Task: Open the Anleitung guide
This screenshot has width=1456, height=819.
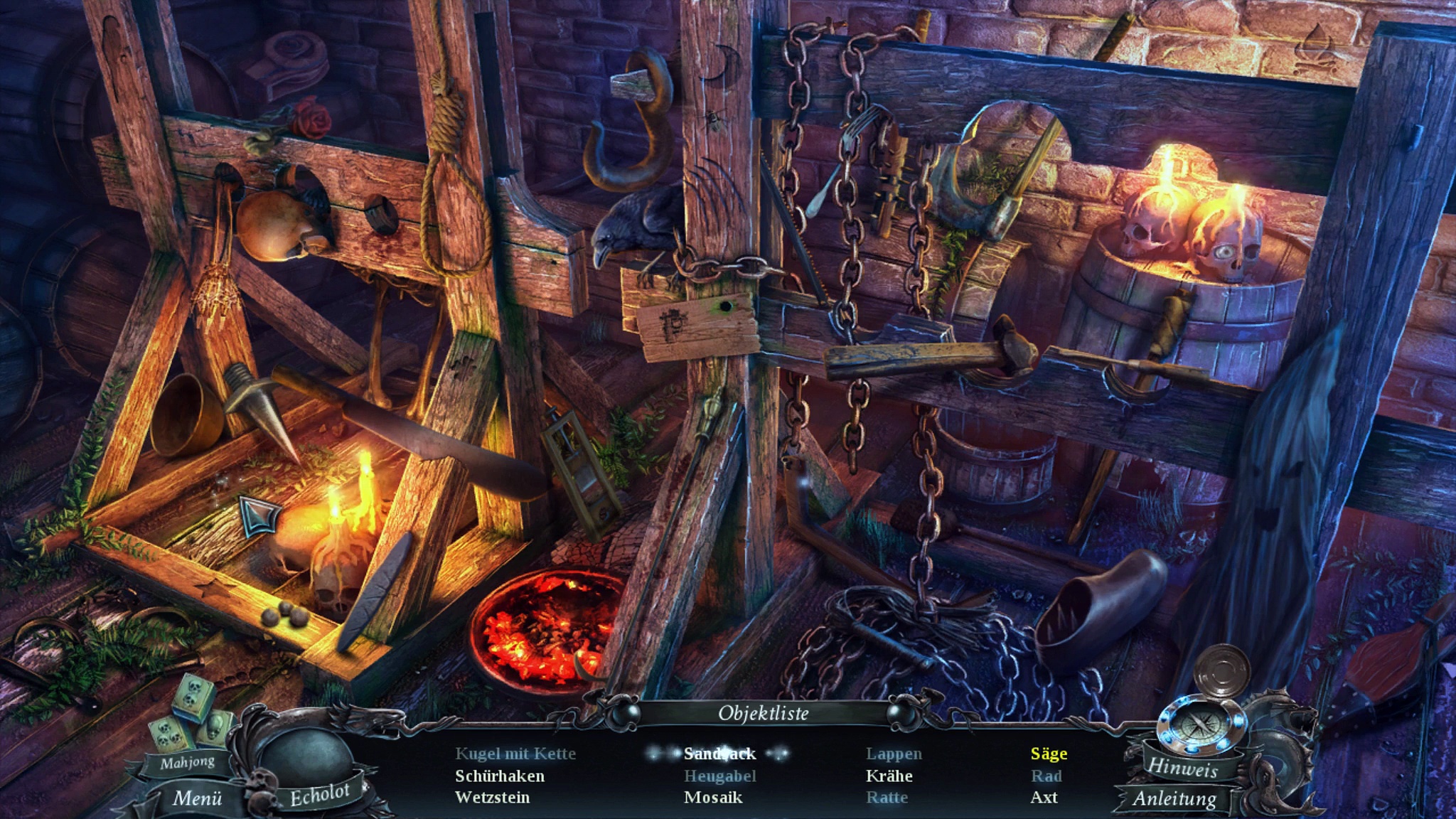Action: [x=1174, y=798]
